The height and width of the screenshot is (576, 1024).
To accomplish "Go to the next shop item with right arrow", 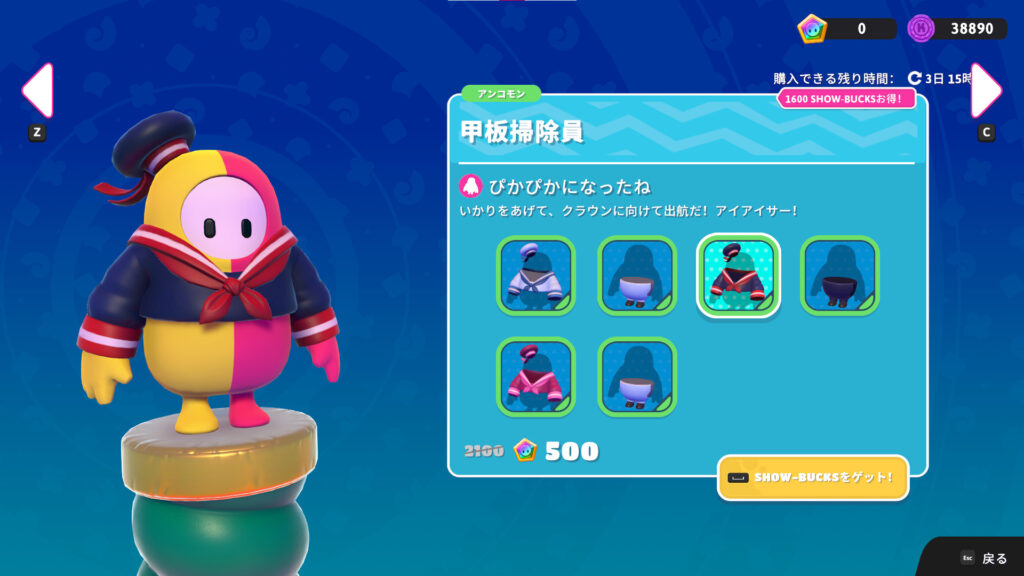I will tap(985, 91).
